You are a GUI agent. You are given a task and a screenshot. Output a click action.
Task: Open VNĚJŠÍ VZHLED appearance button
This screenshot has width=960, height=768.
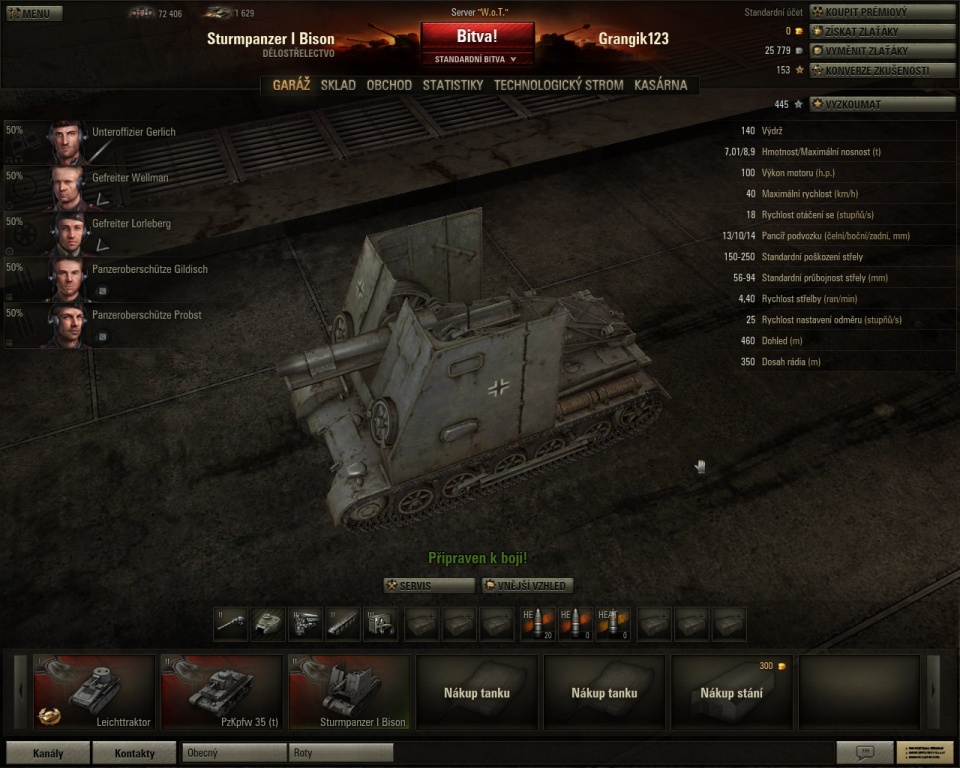tap(527, 585)
